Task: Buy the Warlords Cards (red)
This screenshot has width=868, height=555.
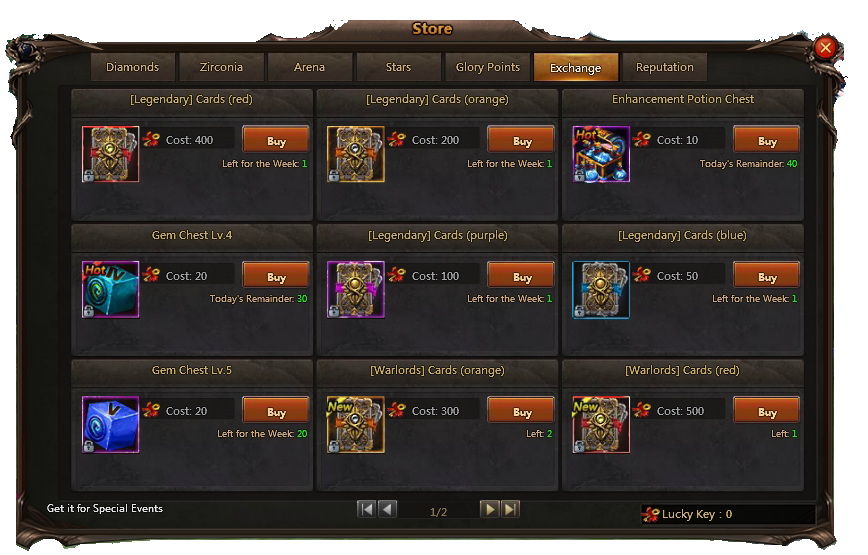Action: pos(767,411)
